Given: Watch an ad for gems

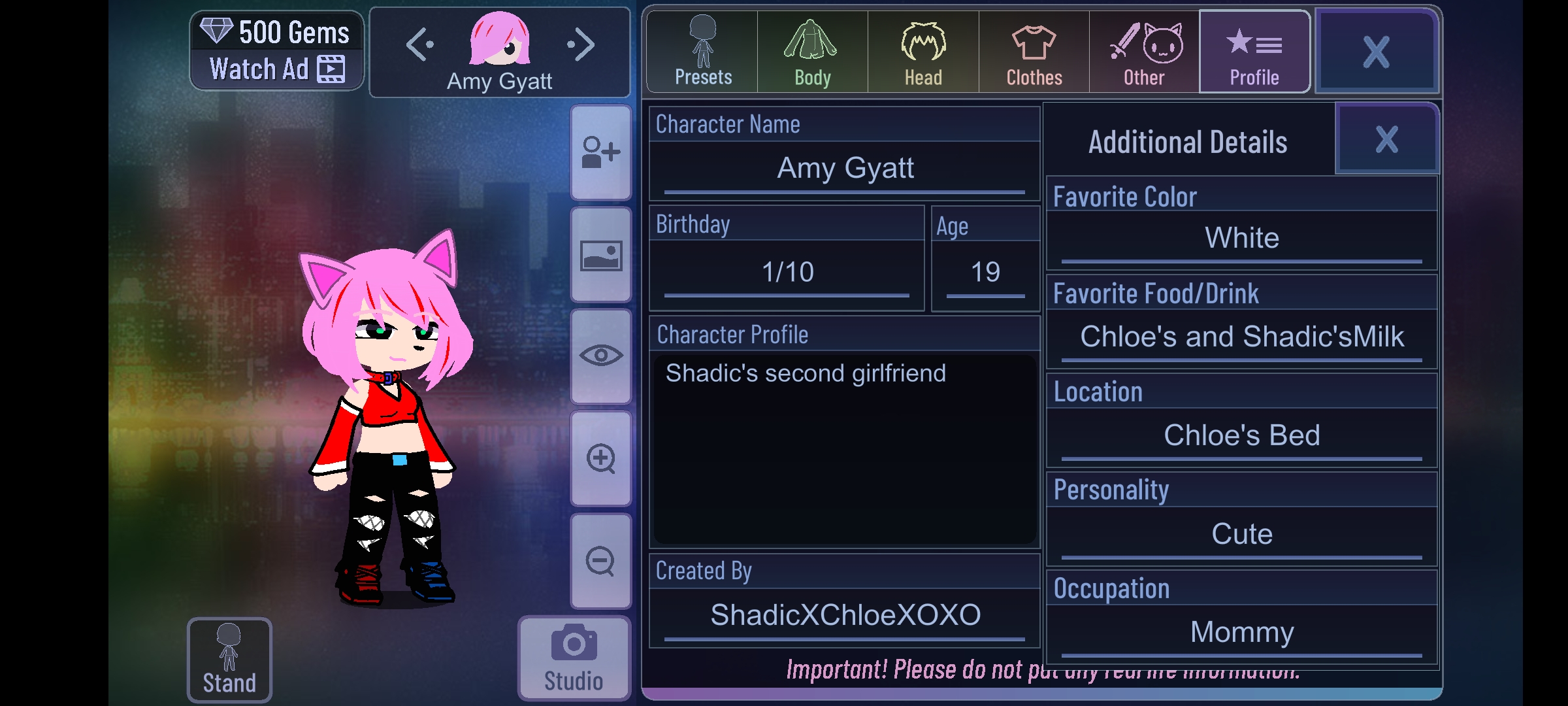Looking at the screenshot, I should tap(276, 69).
